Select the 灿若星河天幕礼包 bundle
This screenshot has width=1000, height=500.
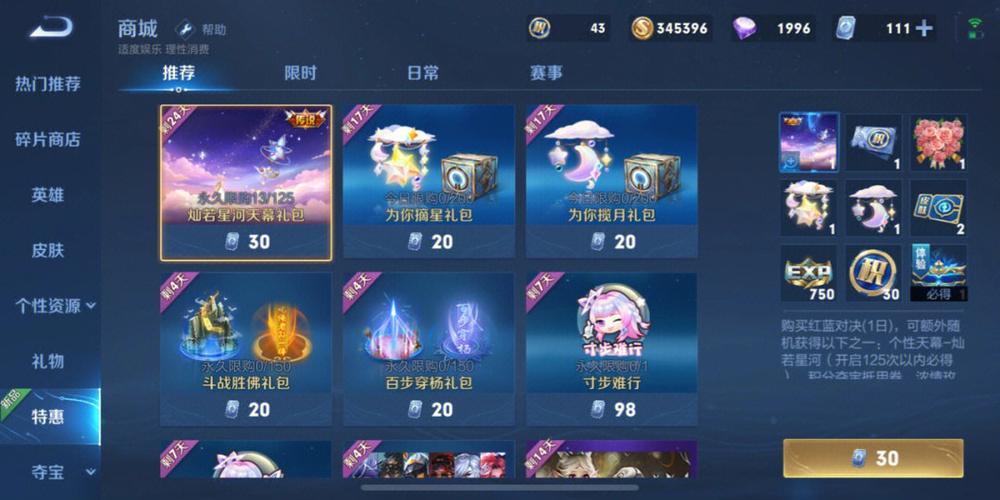click(246, 183)
